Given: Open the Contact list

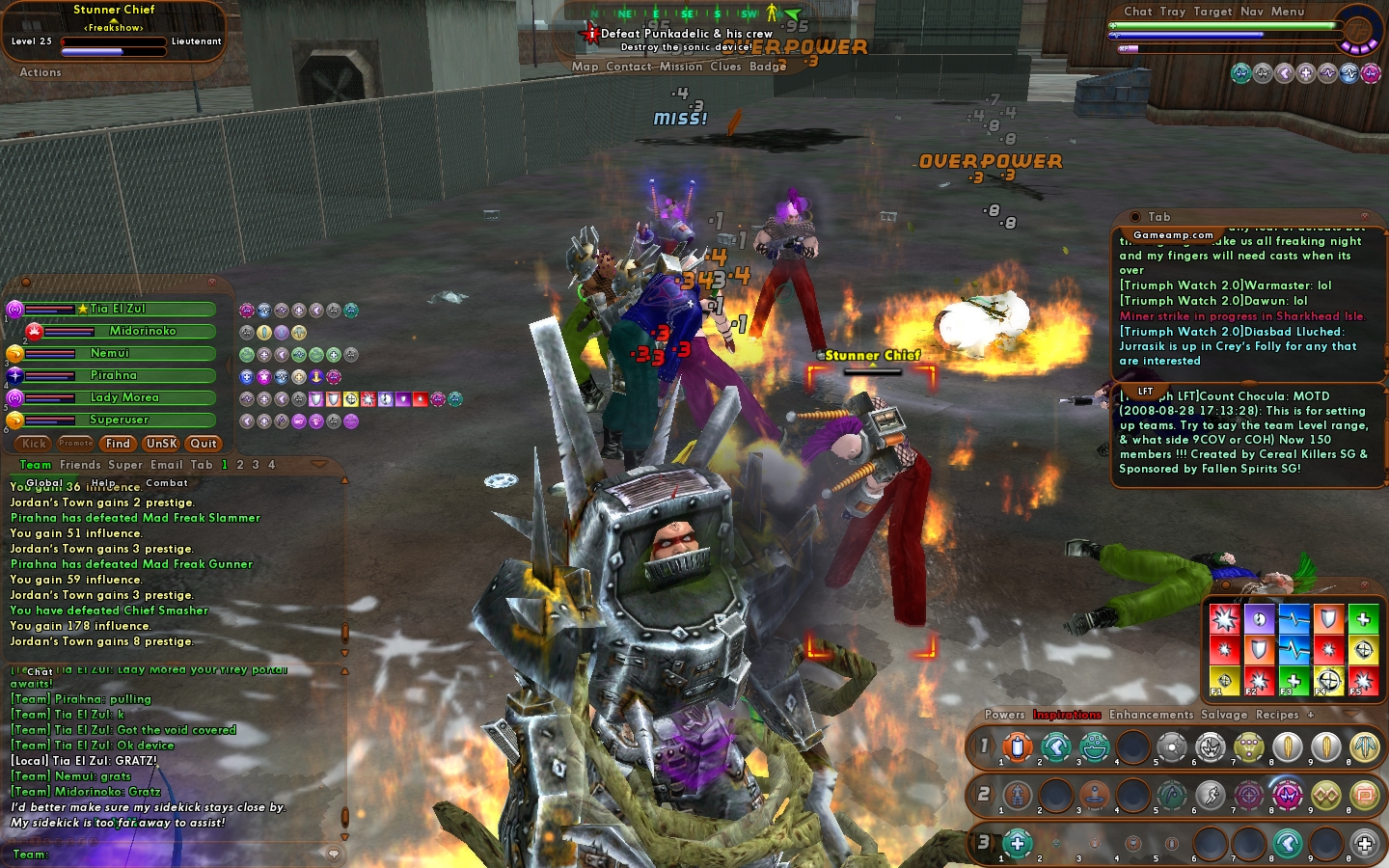Looking at the screenshot, I should coord(629,67).
